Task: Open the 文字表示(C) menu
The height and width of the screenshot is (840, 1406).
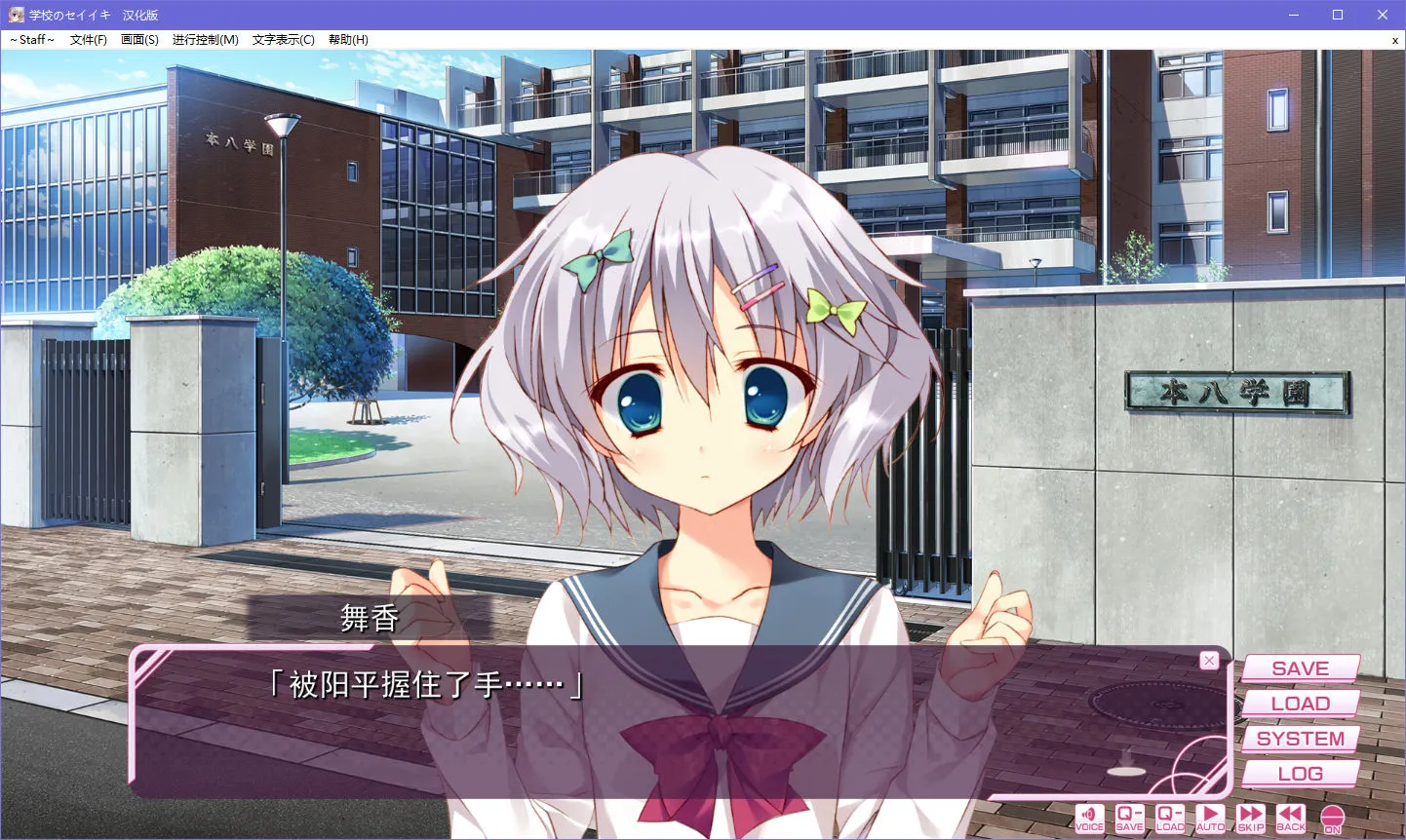Action: click(x=283, y=40)
